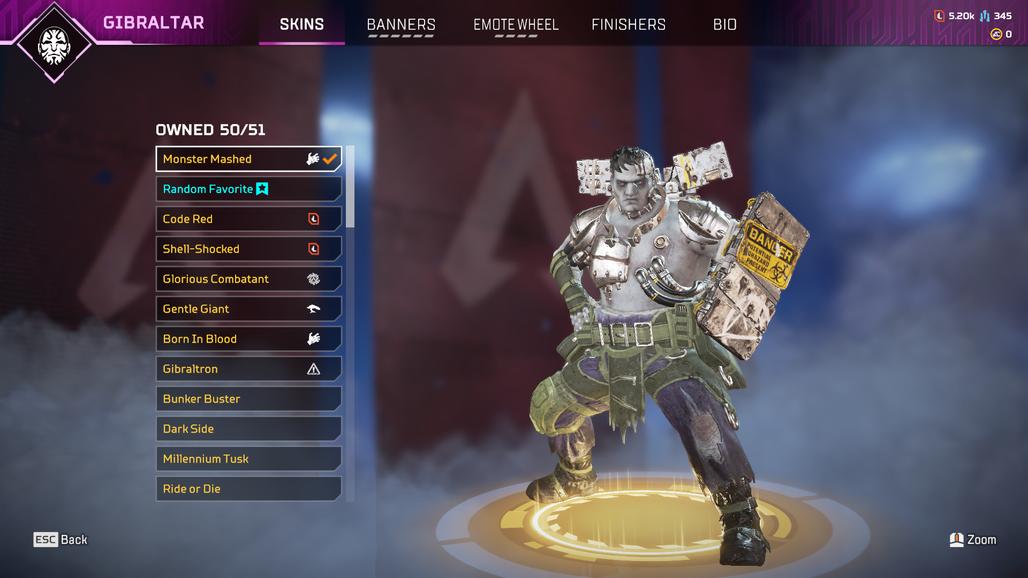
Task: Open the Emote Wheel tab
Action: [515, 24]
